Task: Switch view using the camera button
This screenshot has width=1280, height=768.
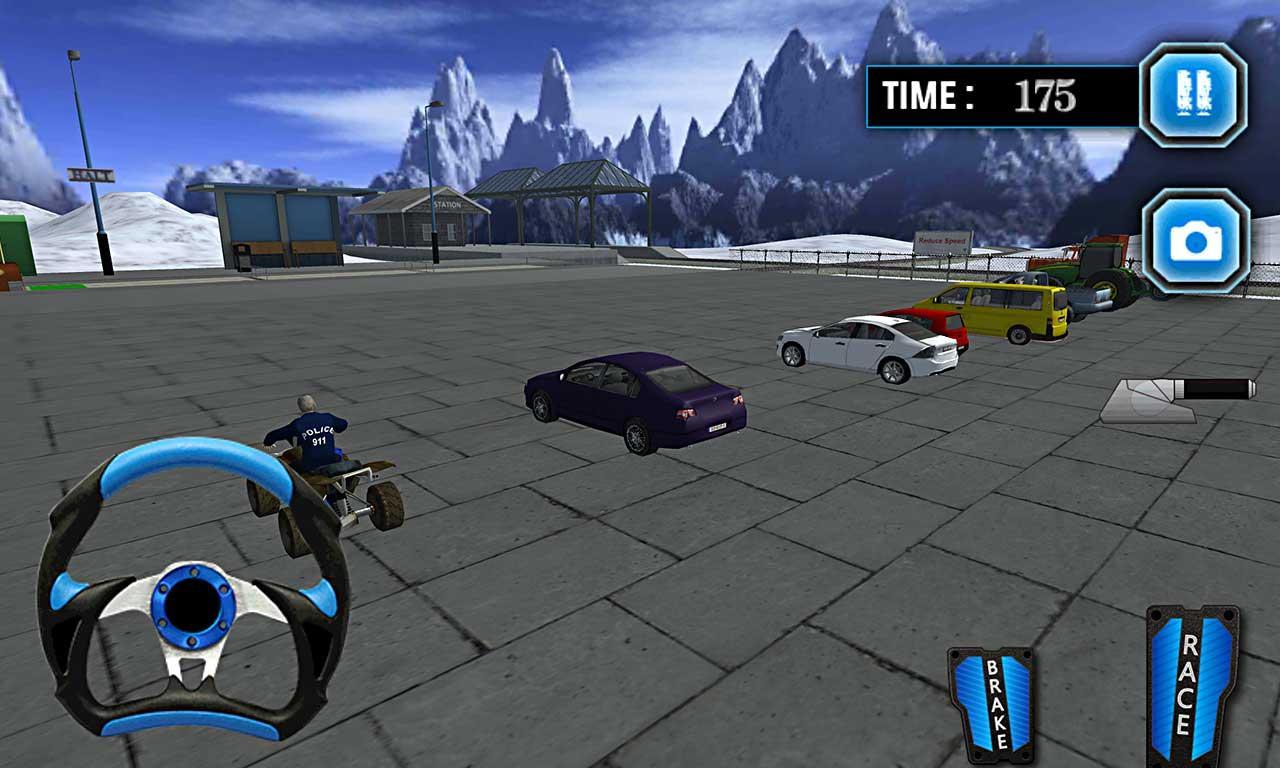Action: click(x=1196, y=241)
